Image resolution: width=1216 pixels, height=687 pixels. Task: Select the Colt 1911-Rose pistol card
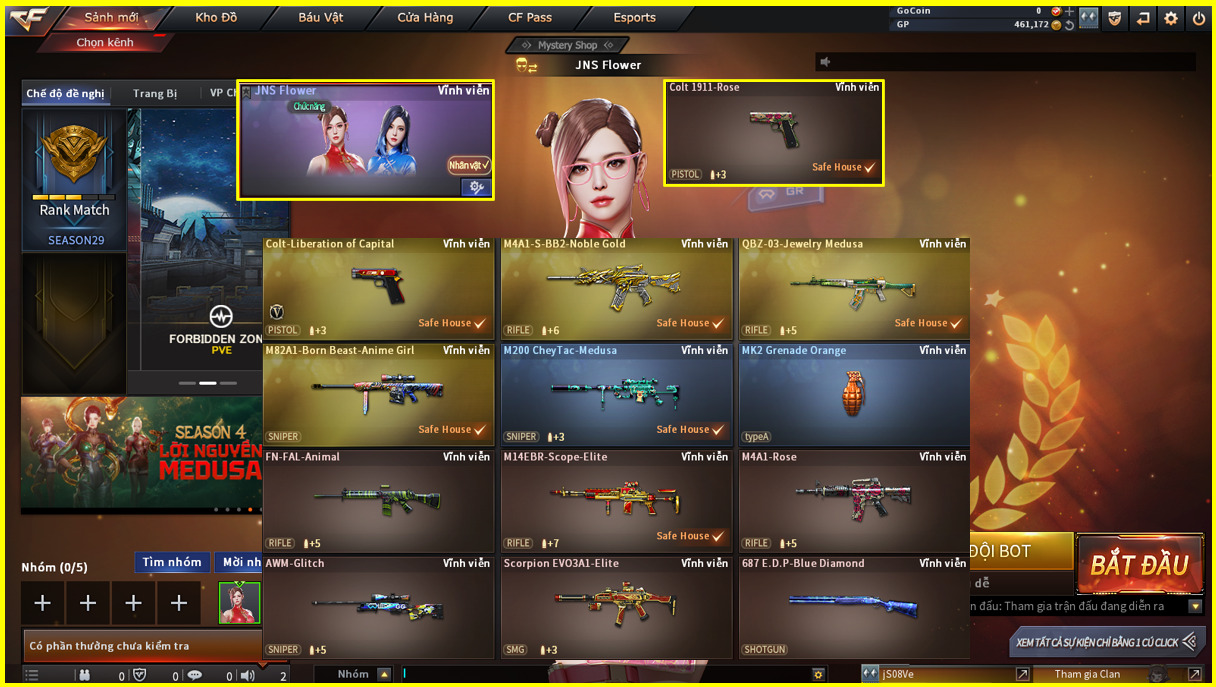773,133
